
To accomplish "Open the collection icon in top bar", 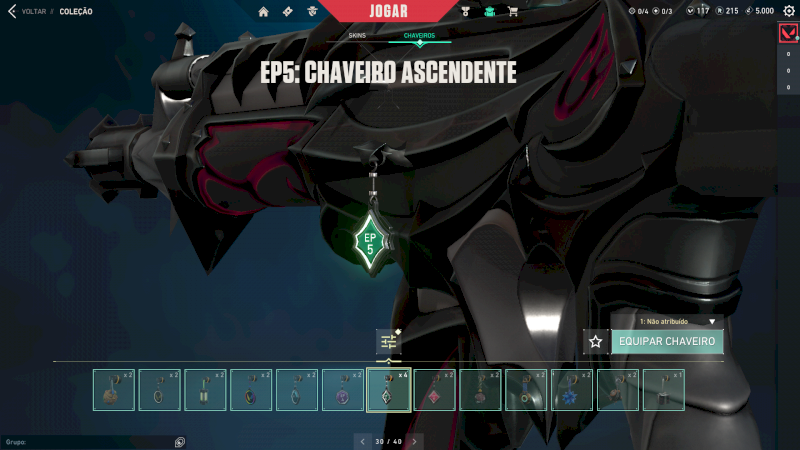I will [490, 11].
